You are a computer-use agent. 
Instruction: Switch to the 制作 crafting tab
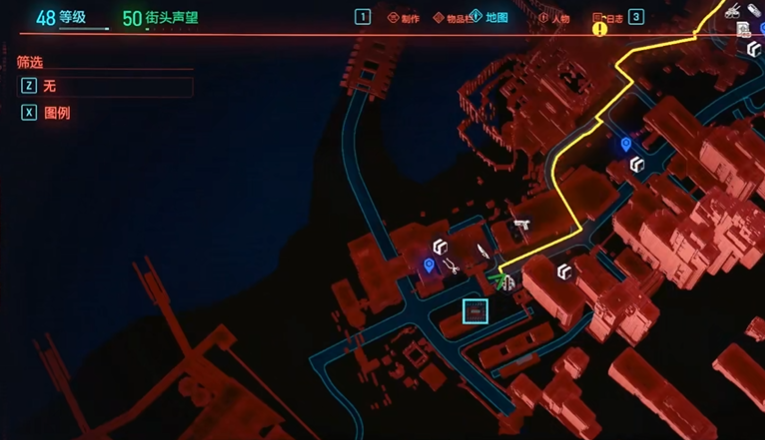pos(406,18)
